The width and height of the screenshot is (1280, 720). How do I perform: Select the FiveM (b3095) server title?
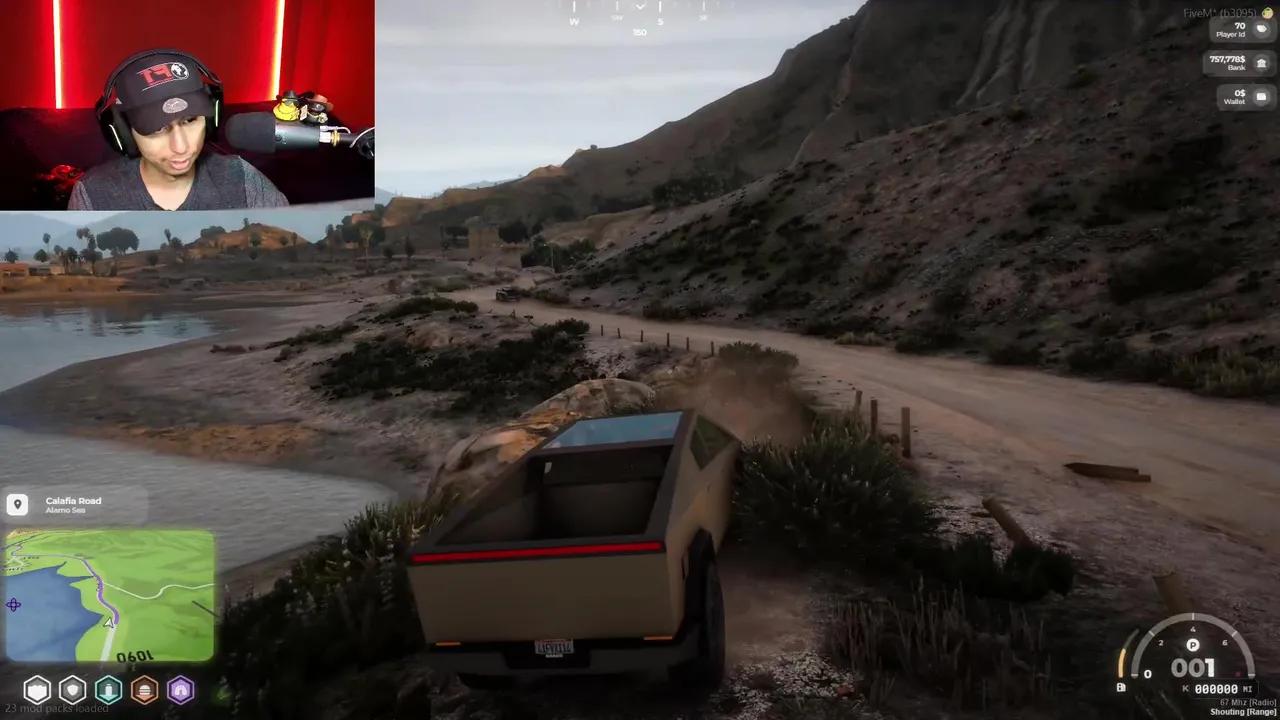coord(1220,12)
